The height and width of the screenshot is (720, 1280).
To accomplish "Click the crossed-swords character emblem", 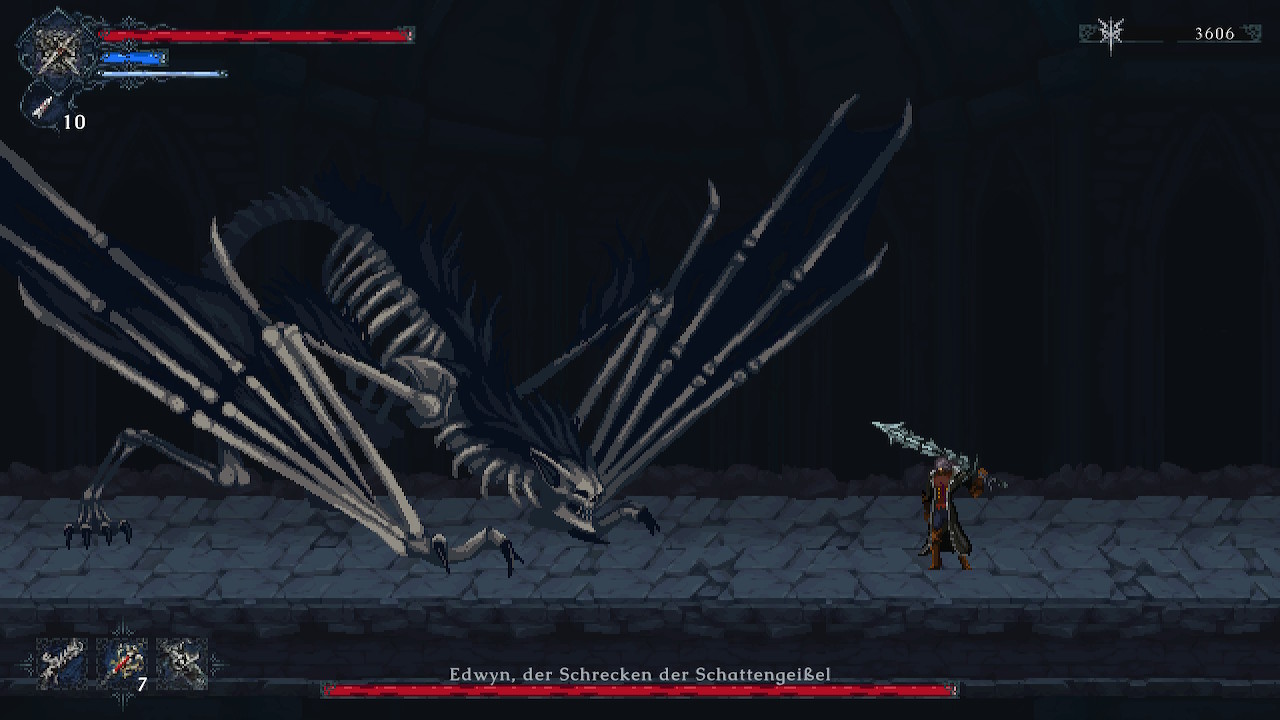I will (x=58, y=48).
